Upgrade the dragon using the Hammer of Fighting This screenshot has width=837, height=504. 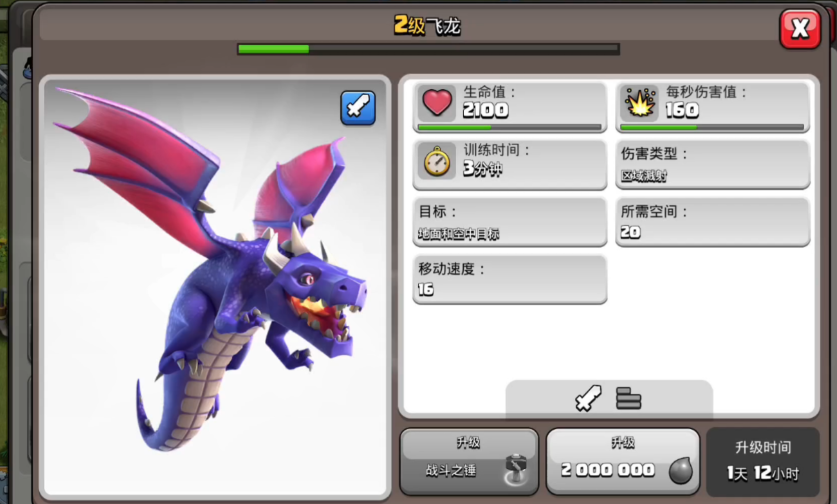pos(470,462)
